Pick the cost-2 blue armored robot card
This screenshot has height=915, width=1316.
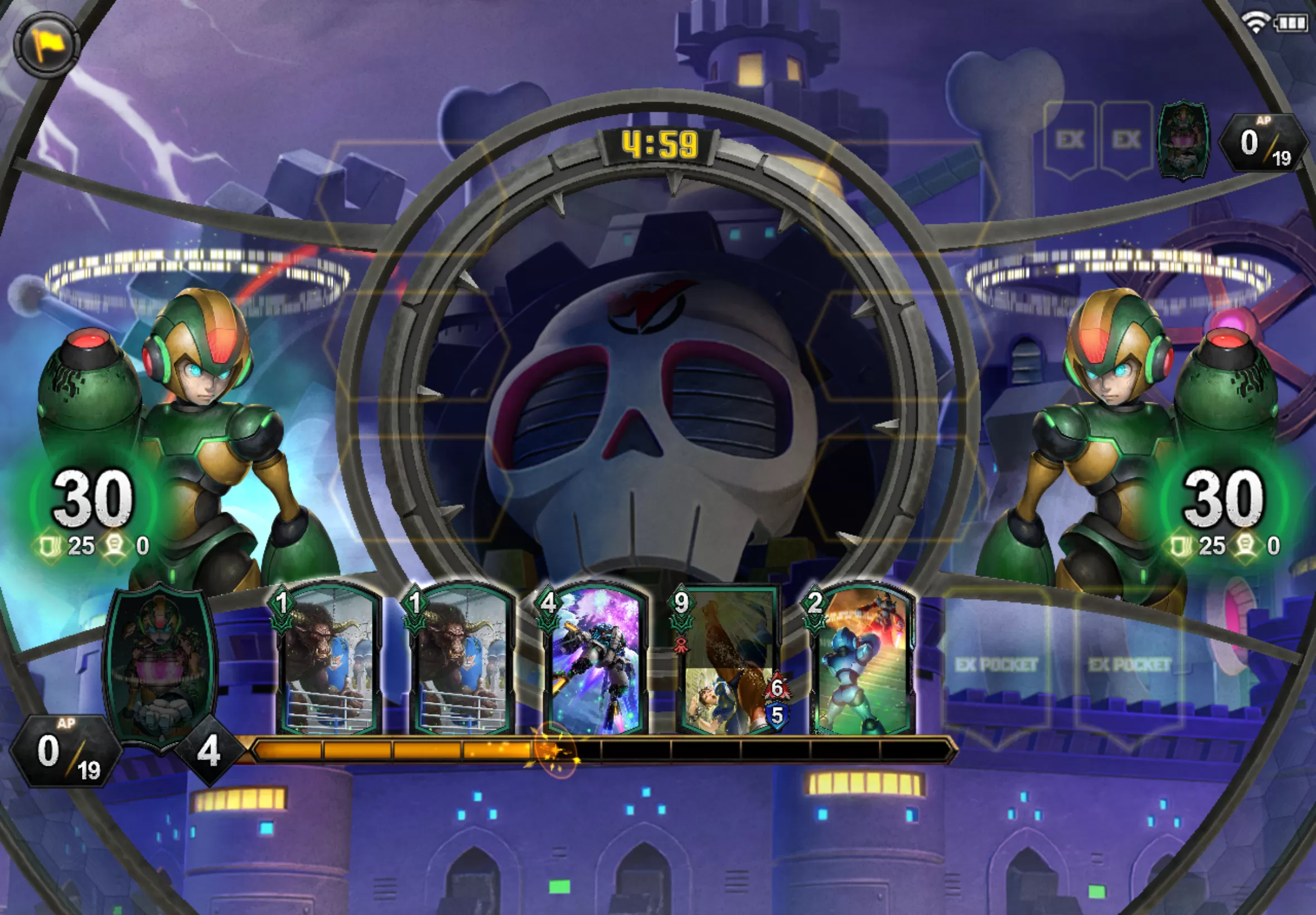[863, 659]
